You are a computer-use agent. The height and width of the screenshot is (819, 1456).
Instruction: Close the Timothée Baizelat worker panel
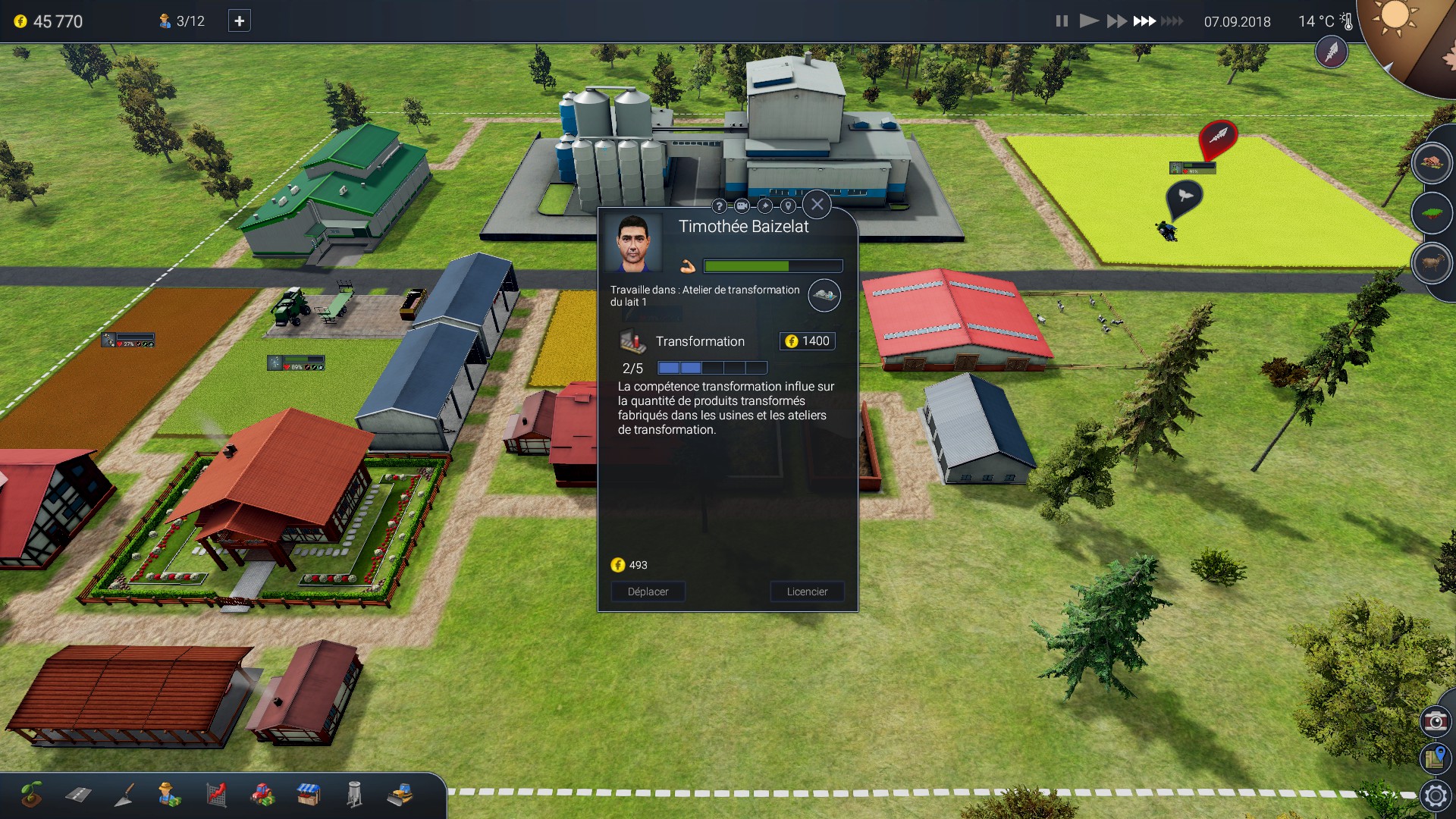coord(817,204)
